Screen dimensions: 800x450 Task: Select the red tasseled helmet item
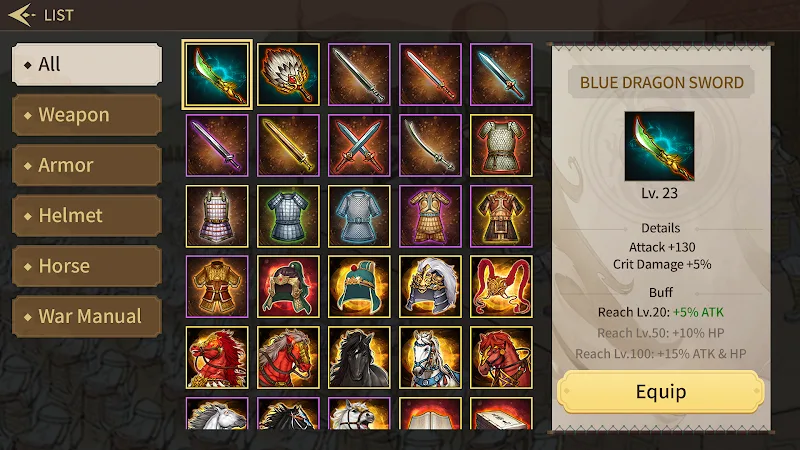click(x=502, y=287)
